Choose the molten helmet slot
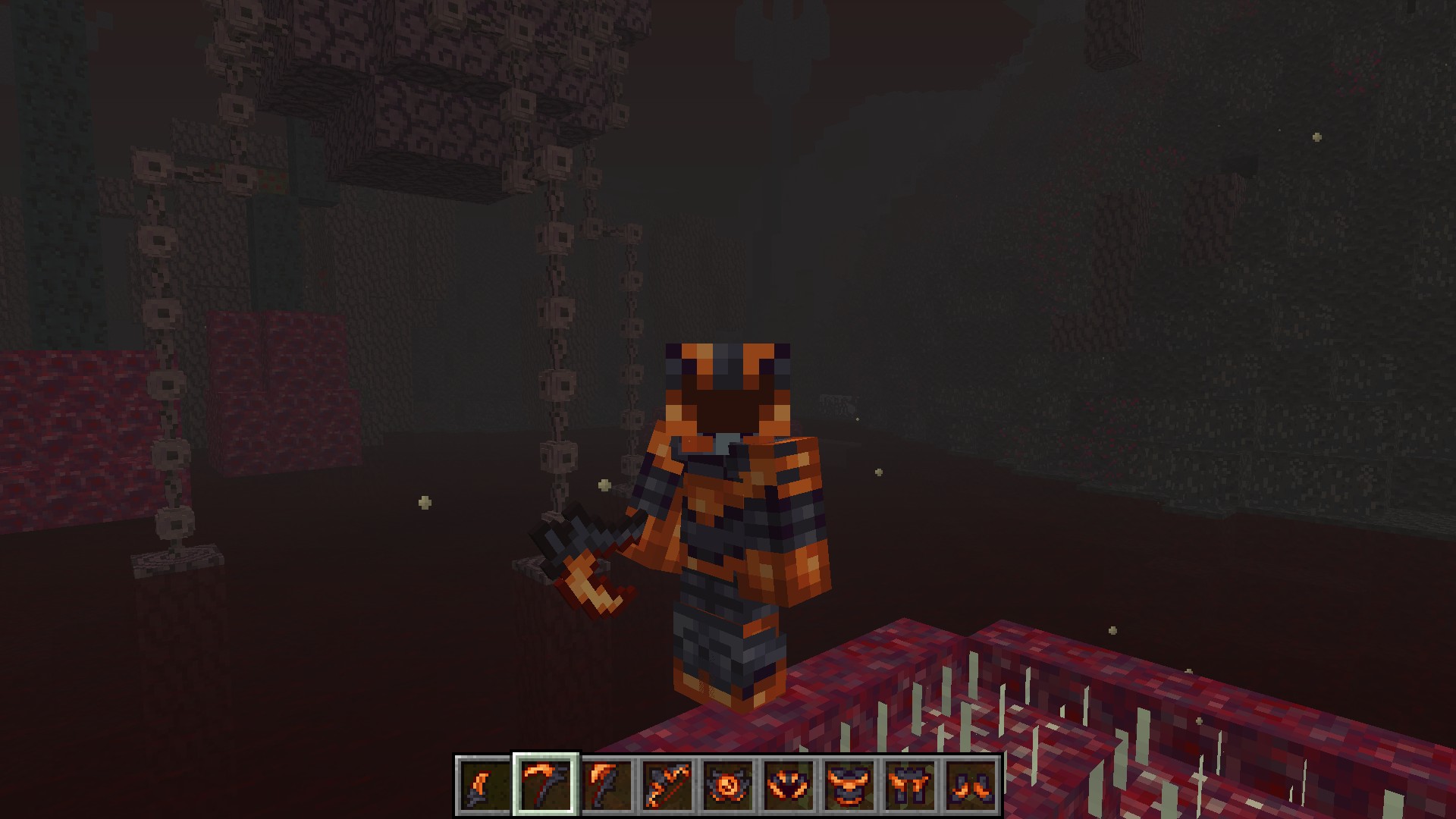This screenshot has height=819, width=1456. (x=789, y=783)
